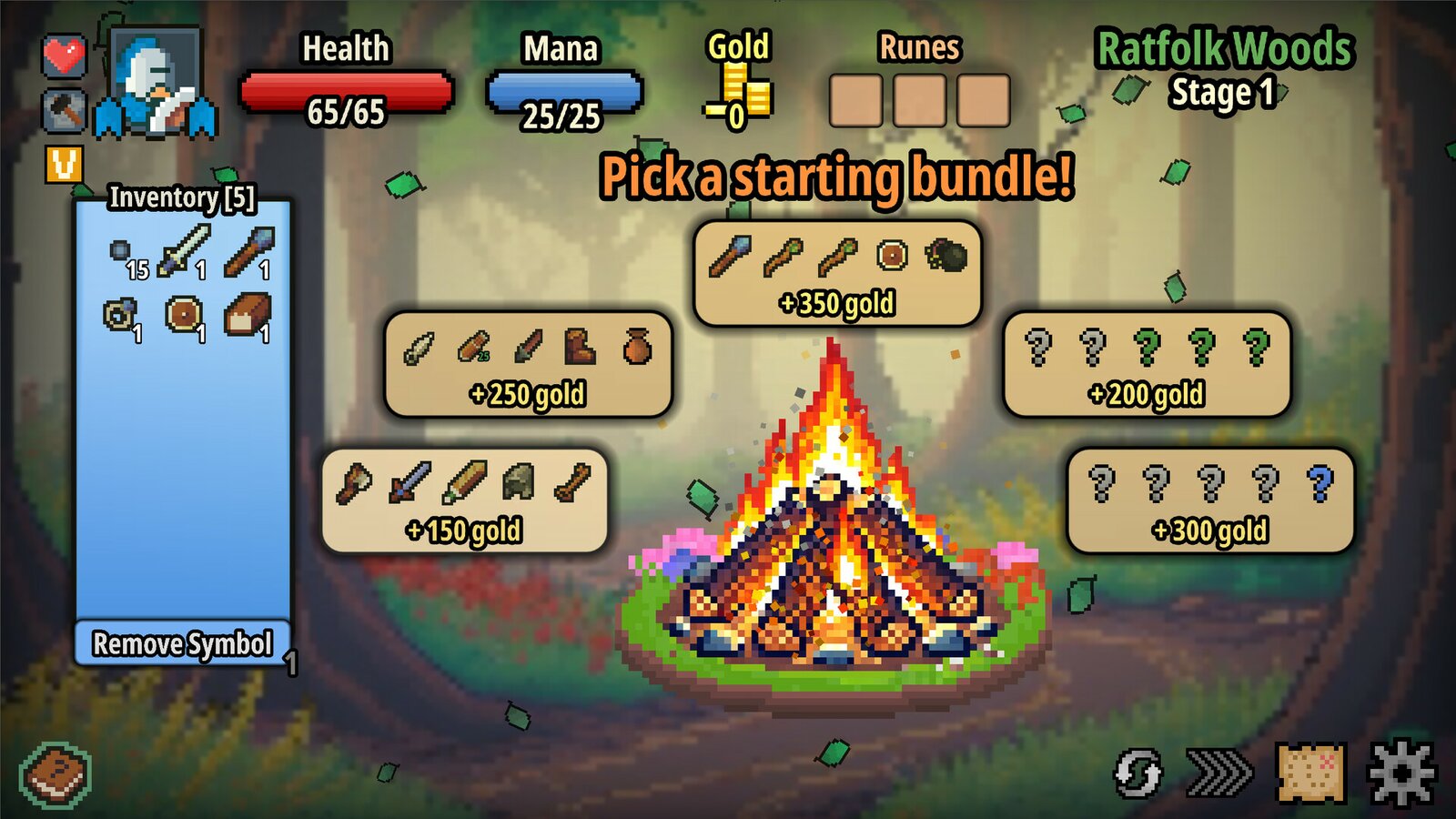Click the circular refresh arrows icon

pos(1137,773)
